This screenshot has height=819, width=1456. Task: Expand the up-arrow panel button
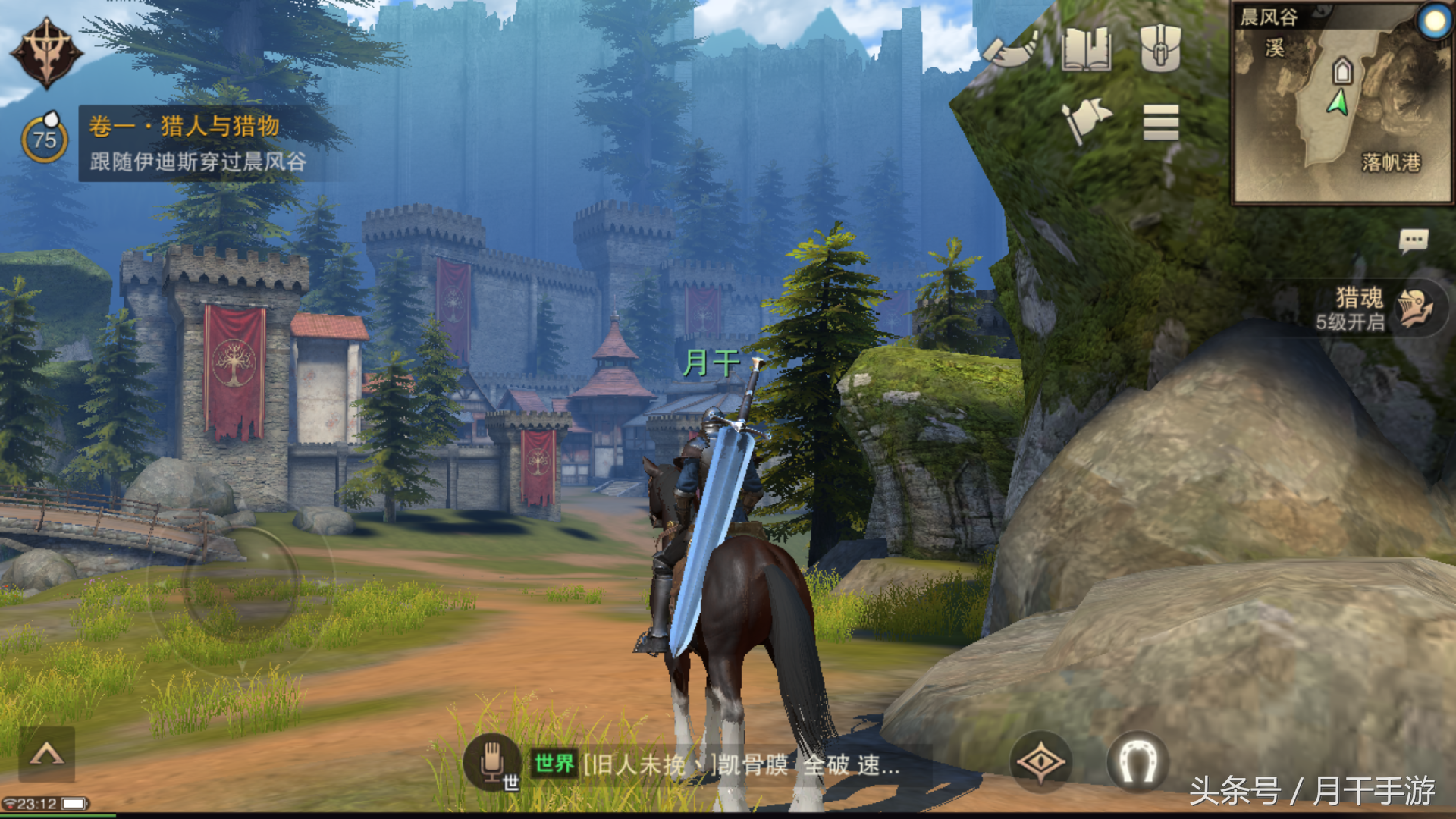point(46,754)
